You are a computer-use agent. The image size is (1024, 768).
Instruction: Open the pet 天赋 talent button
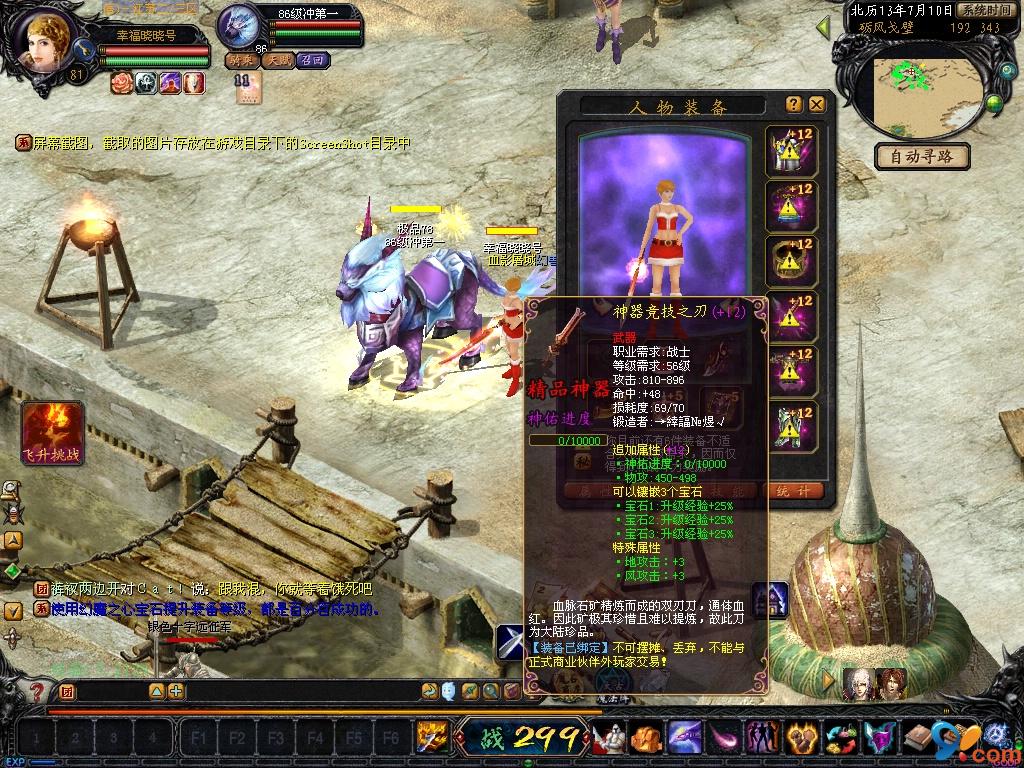277,60
